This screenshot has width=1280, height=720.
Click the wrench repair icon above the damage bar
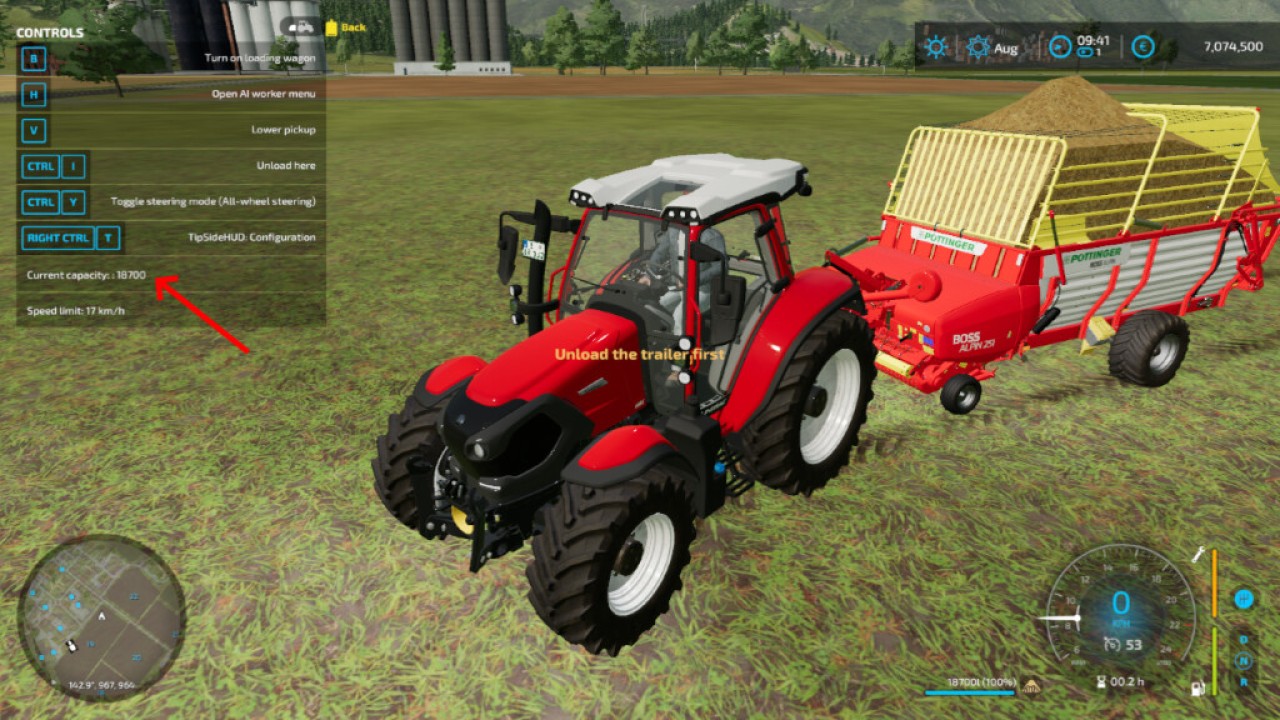click(x=1199, y=555)
